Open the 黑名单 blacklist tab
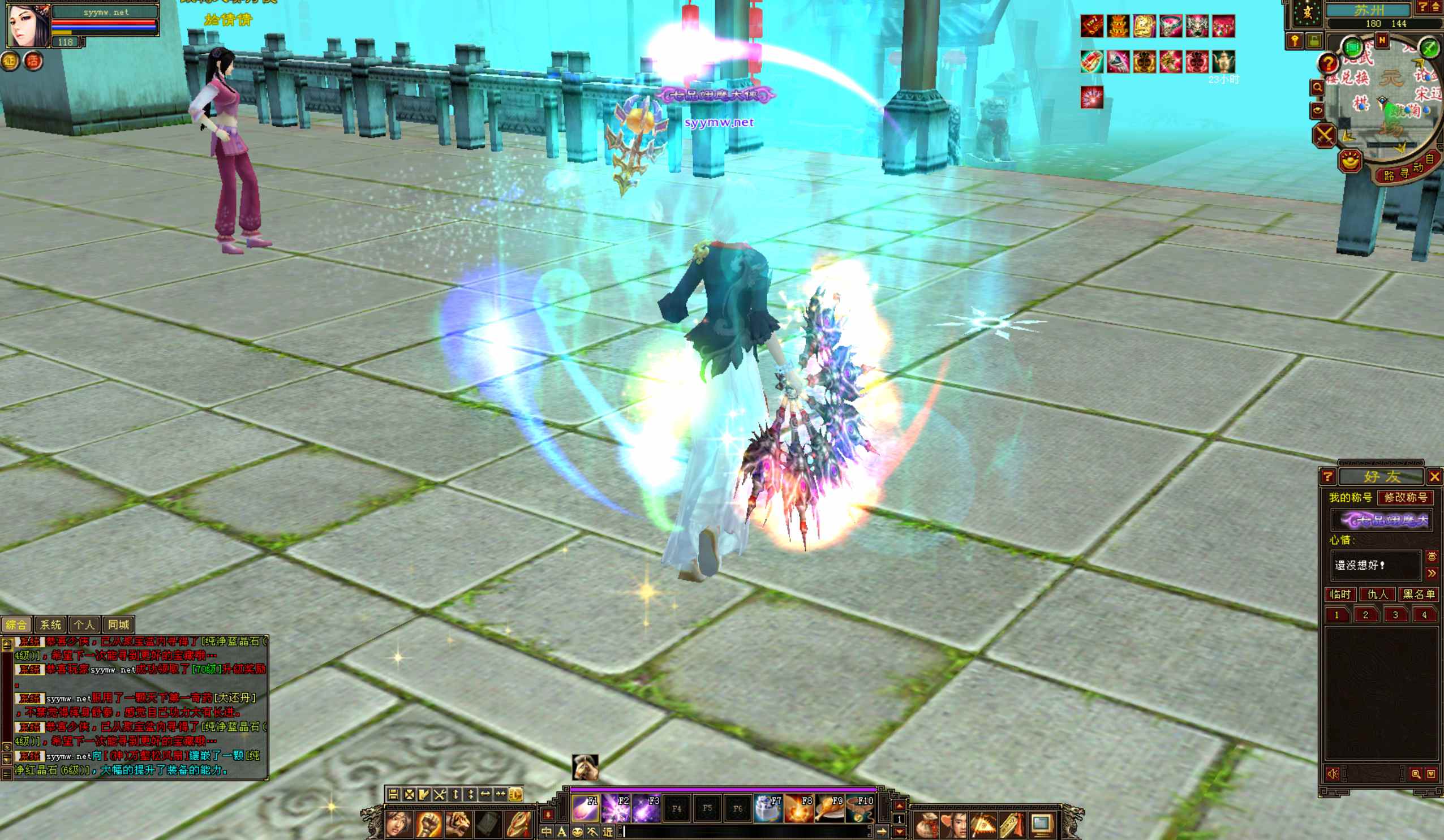Viewport: 1444px width, 840px height. coord(1418,594)
